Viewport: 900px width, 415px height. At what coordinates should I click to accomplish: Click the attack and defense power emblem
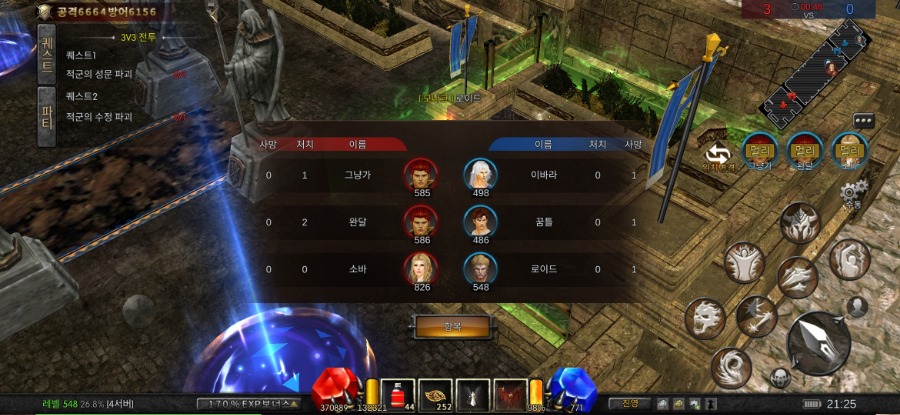[45, 11]
